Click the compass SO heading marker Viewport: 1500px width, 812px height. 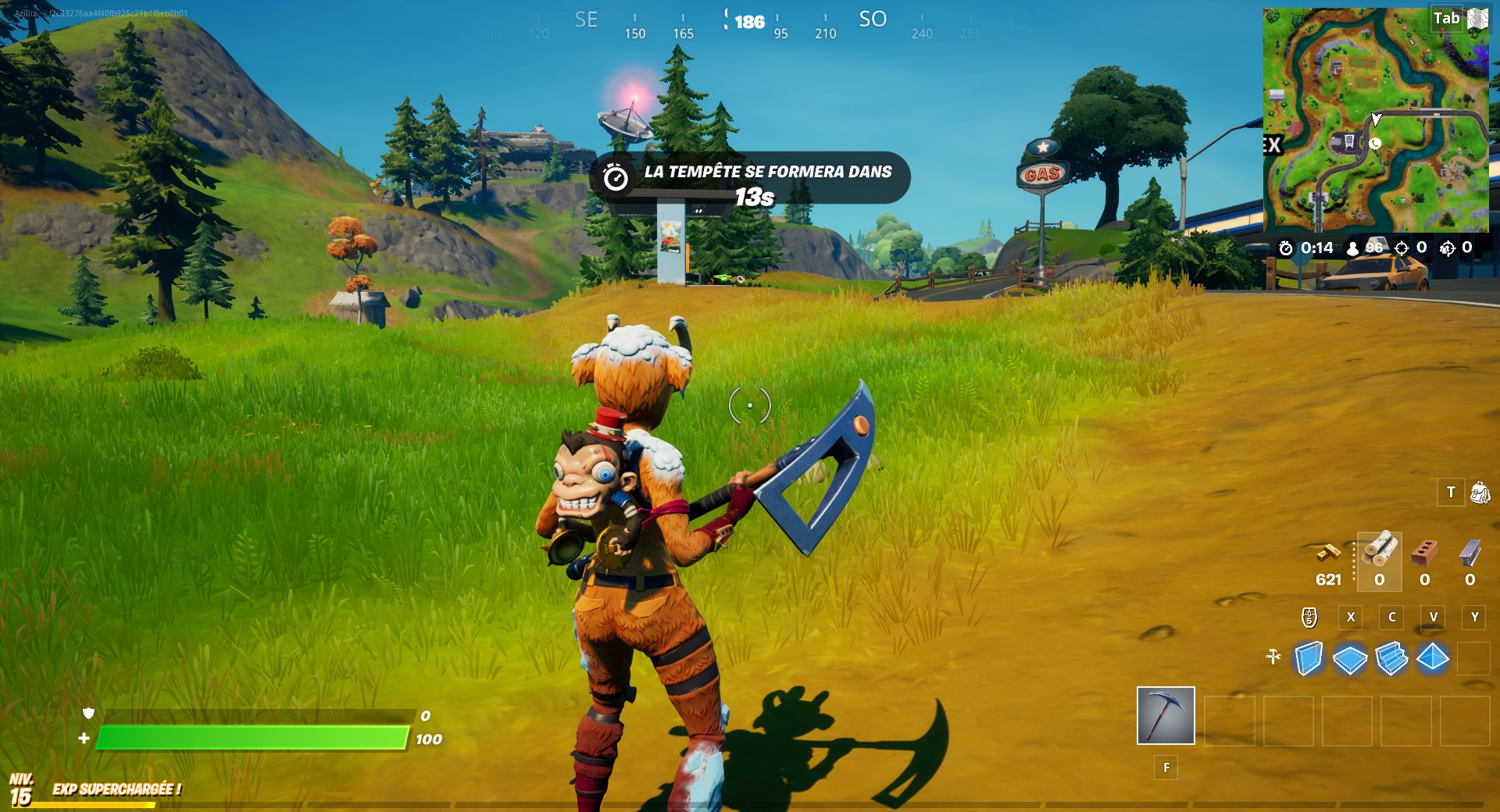[x=873, y=20]
